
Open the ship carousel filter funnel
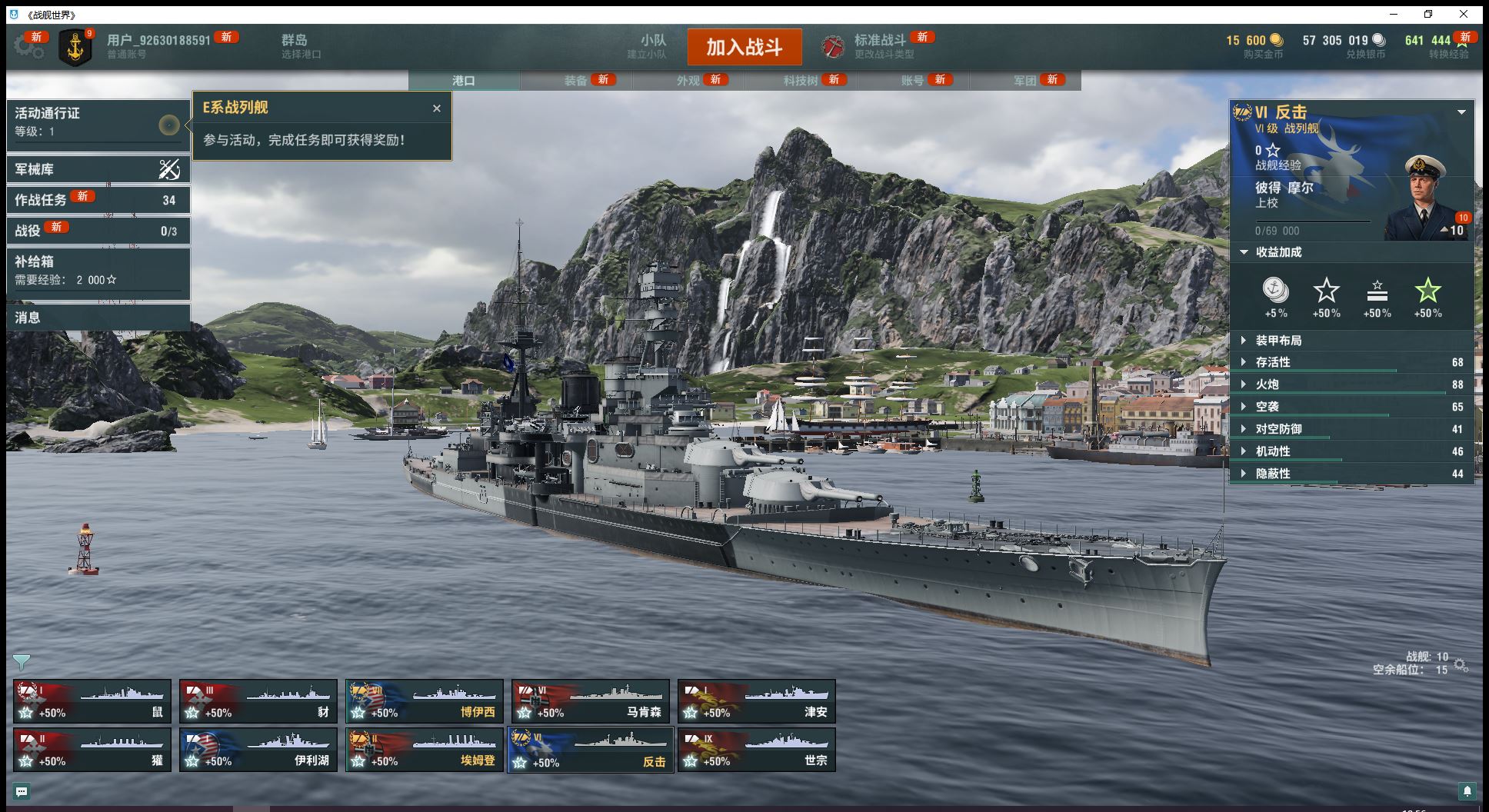(x=22, y=661)
